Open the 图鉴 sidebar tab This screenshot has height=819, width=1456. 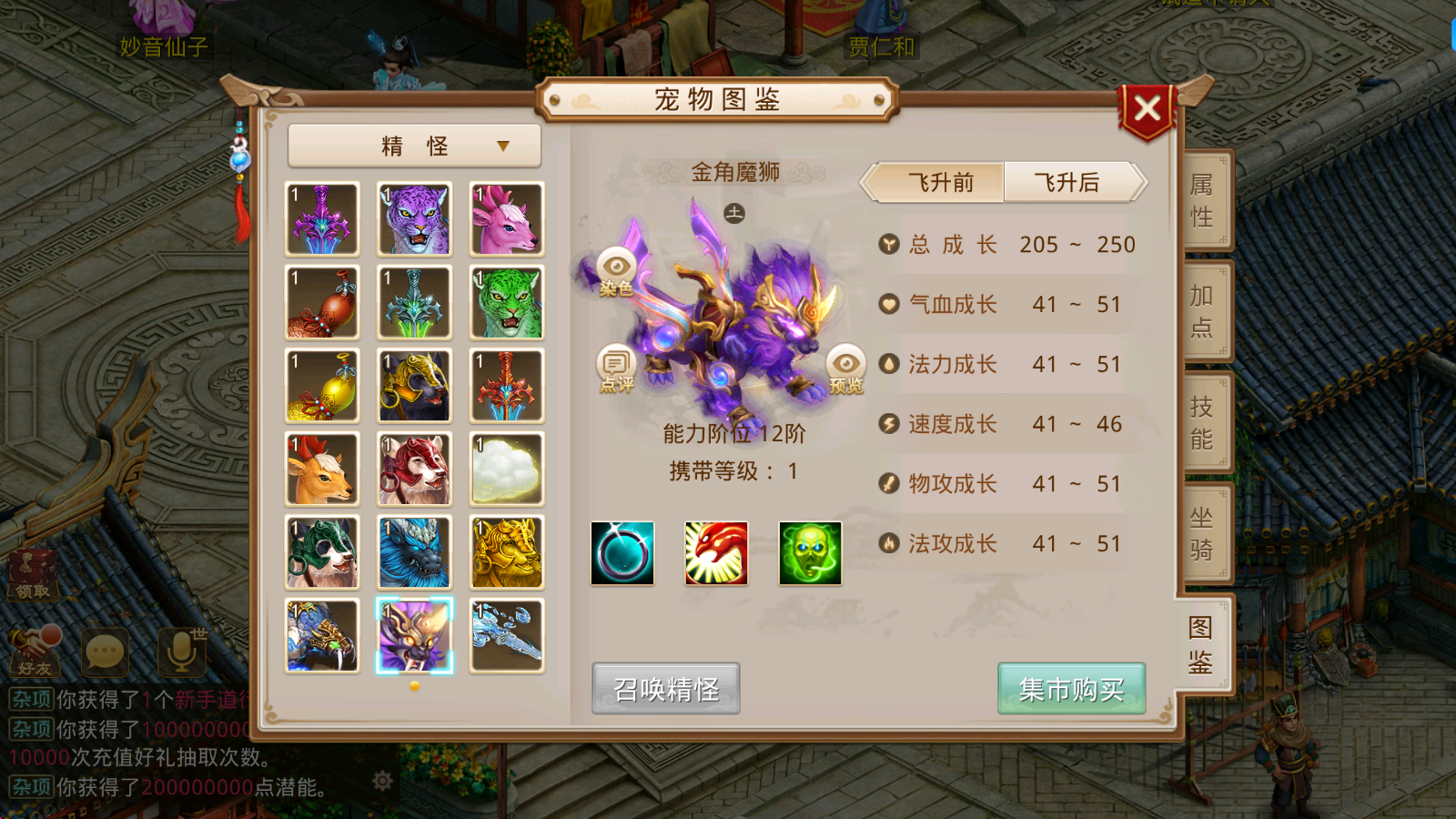1200,644
